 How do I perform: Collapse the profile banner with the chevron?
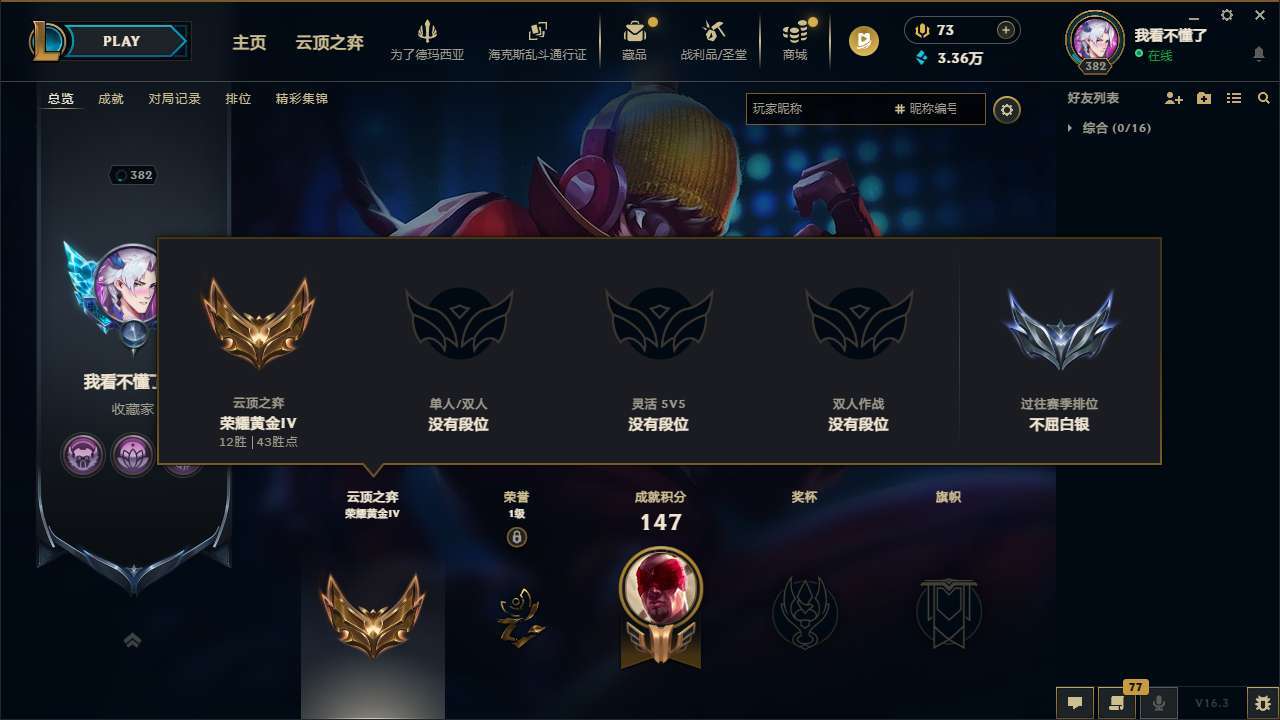coord(133,640)
